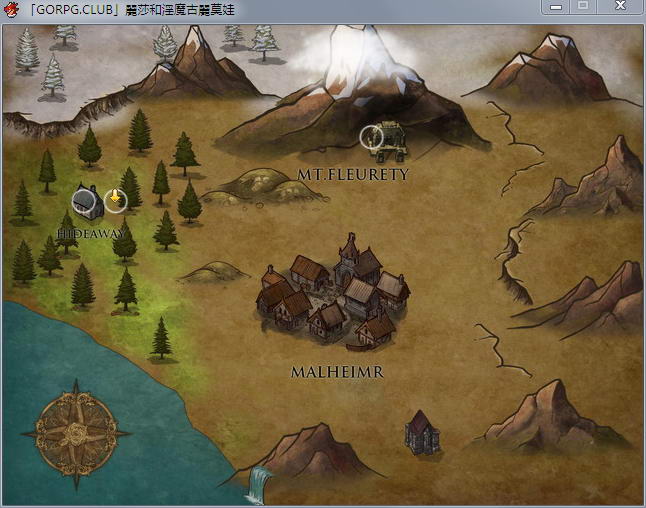Close the game window
Screen dimensions: 646x508
click(620, 7)
